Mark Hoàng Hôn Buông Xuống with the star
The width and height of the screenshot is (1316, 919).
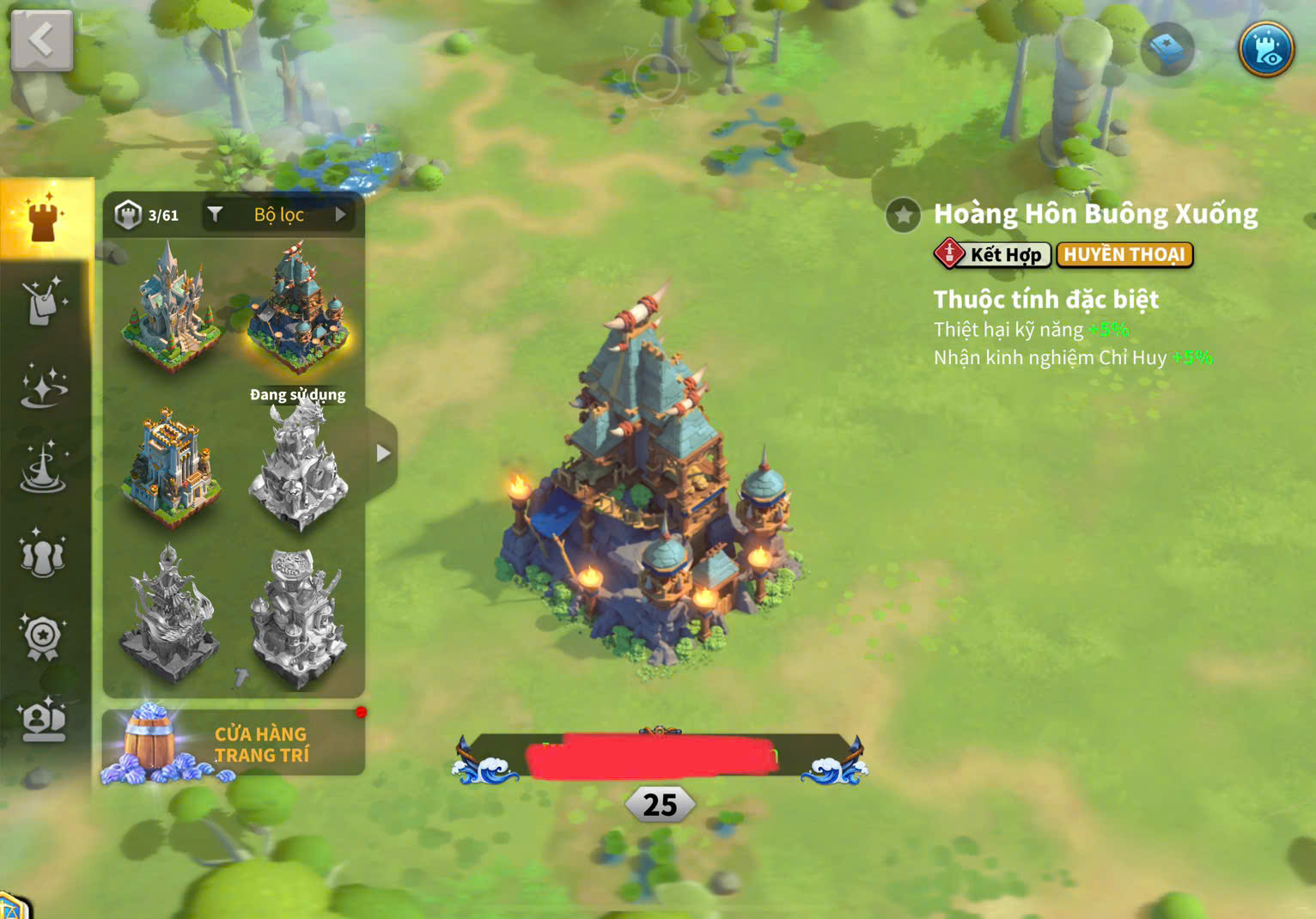coord(903,216)
